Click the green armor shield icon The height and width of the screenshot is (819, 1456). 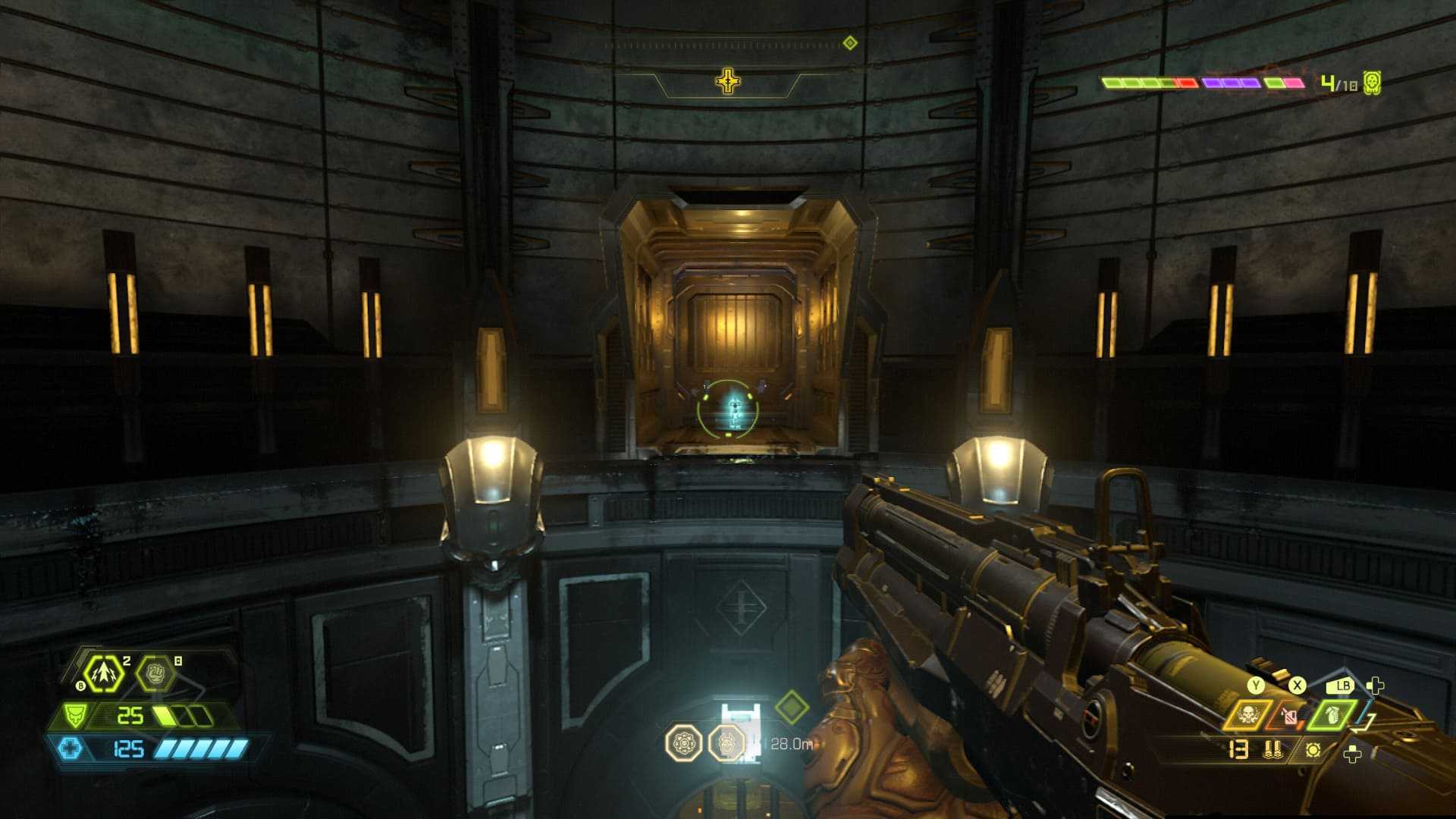click(74, 715)
